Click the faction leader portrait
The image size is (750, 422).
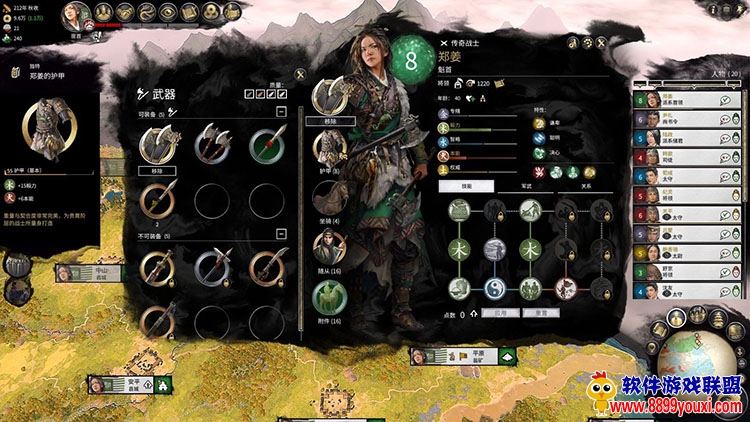73,13
